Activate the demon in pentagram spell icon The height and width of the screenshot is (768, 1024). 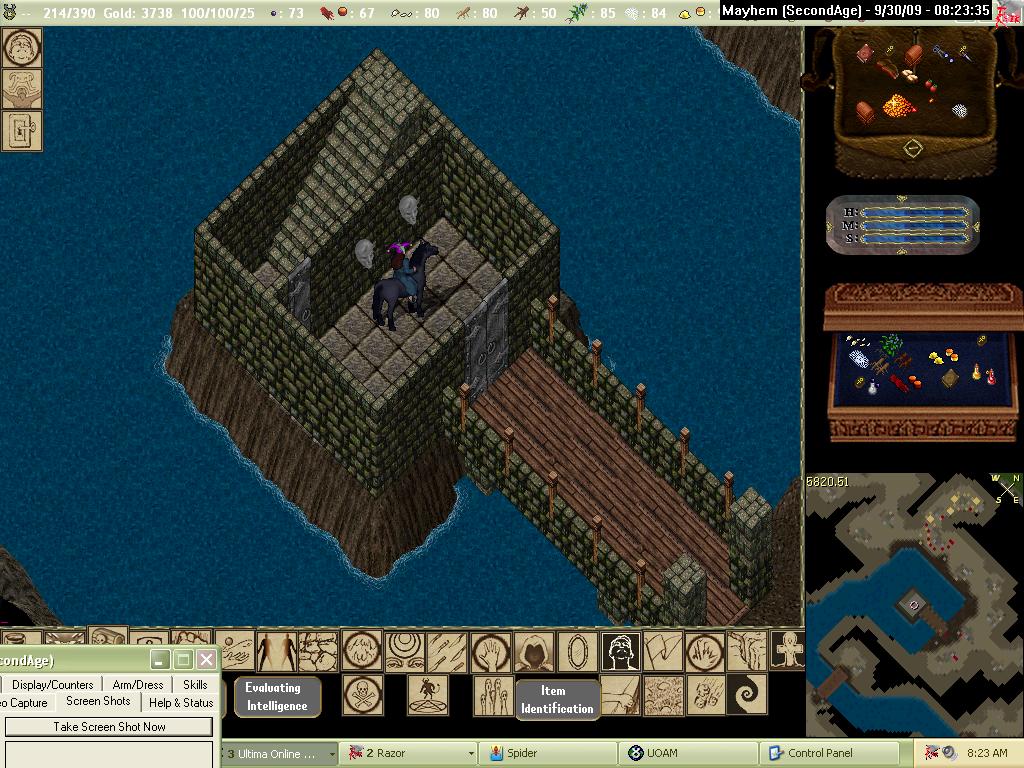coord(427,695)
